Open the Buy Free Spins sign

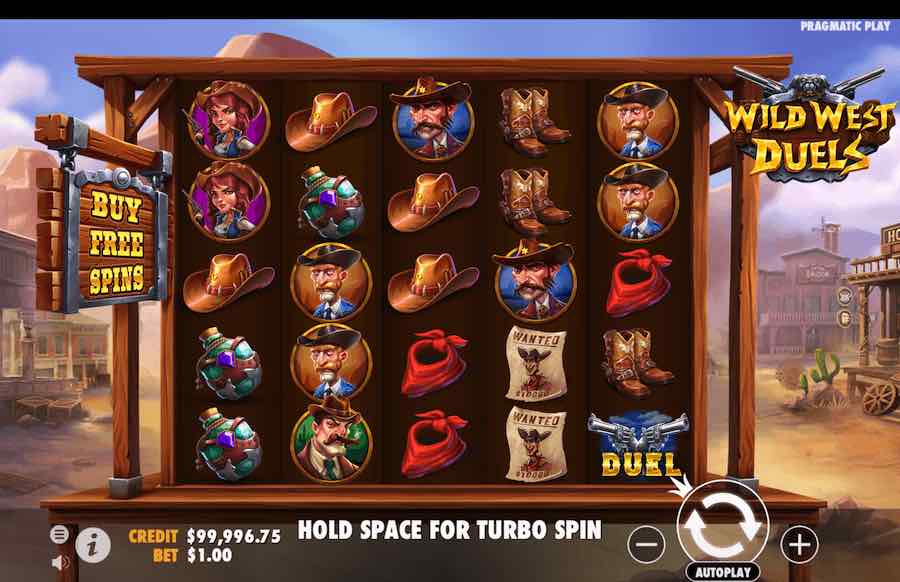click(115, 243)
